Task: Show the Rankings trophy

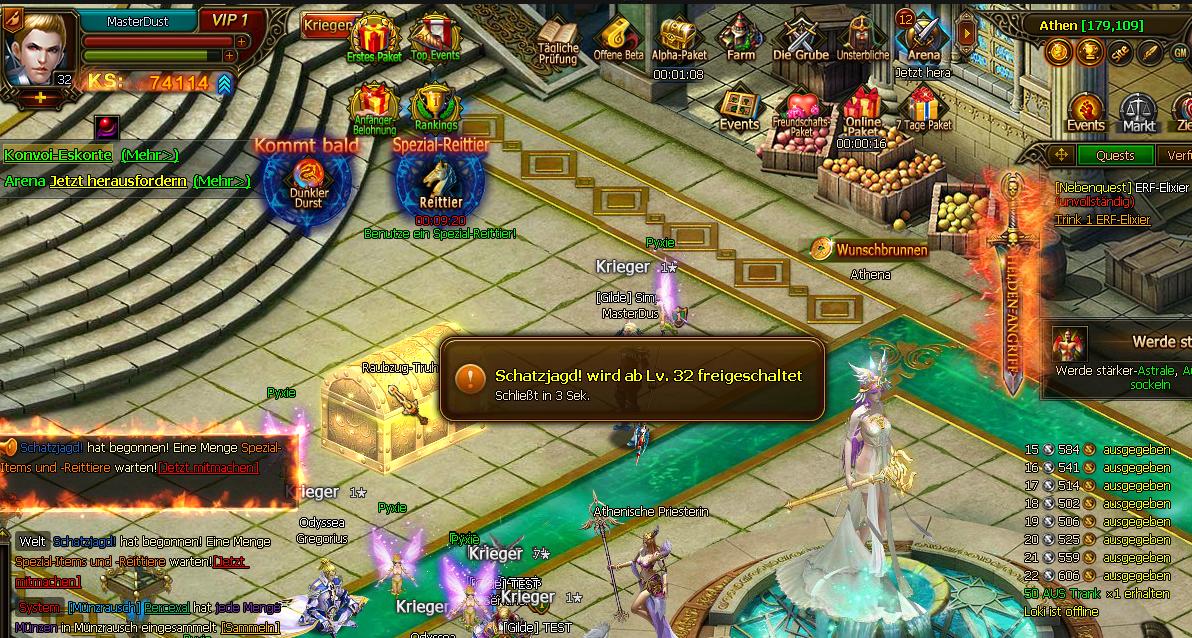Action: coord(435,102)
